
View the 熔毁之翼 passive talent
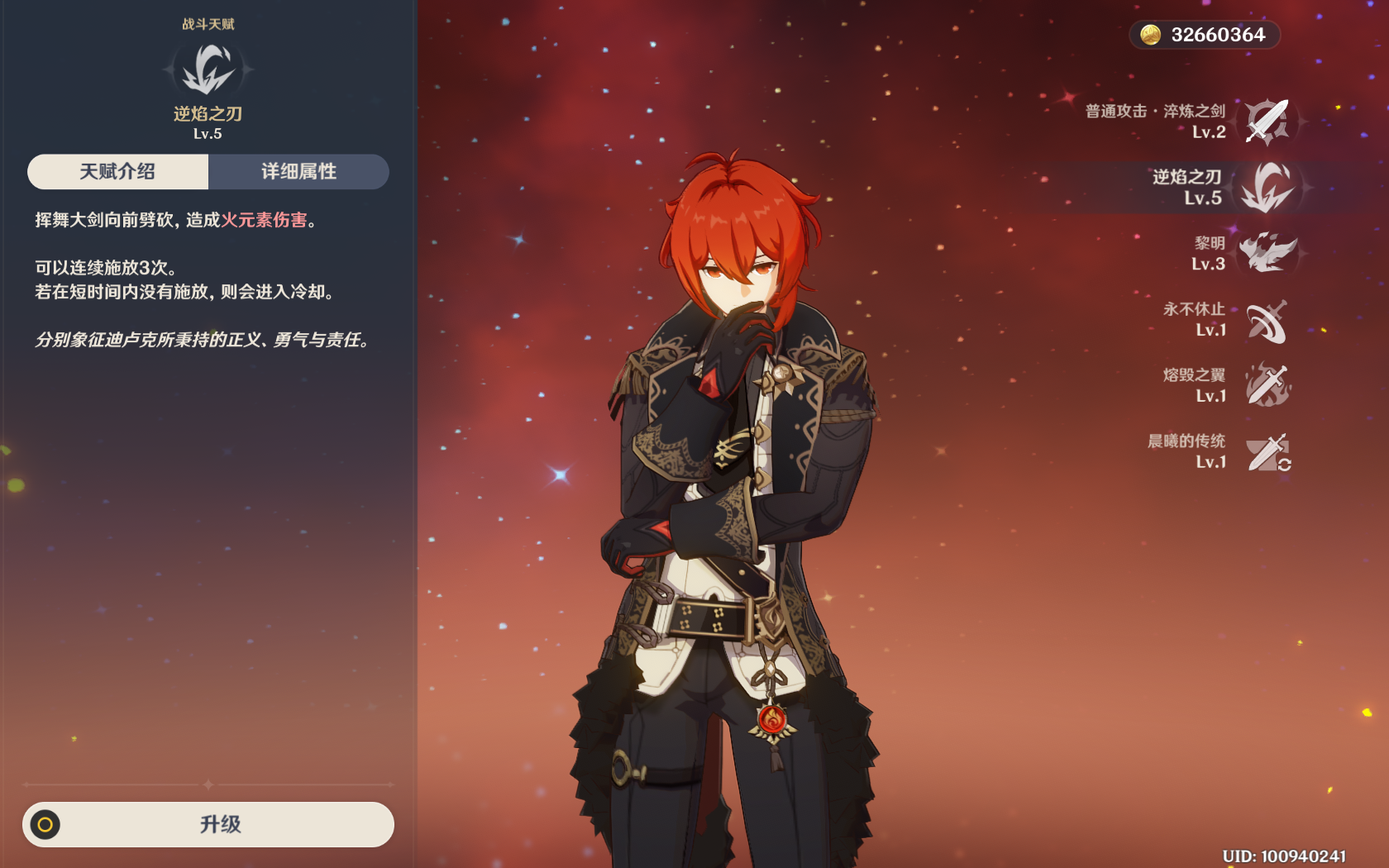(1267, 386)
